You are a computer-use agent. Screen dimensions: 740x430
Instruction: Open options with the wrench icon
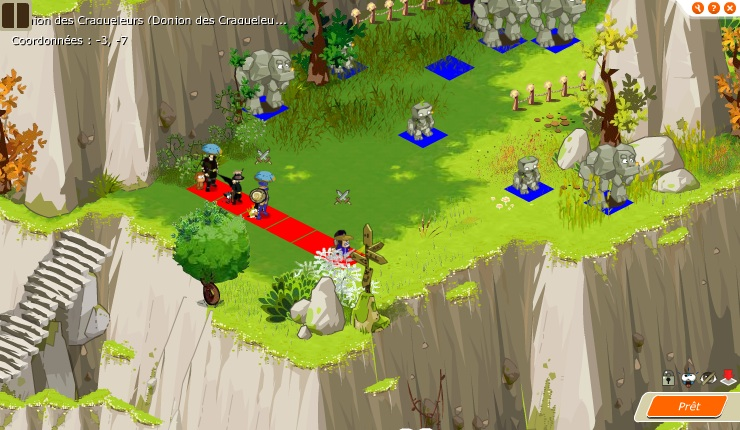tap(698, 8)
